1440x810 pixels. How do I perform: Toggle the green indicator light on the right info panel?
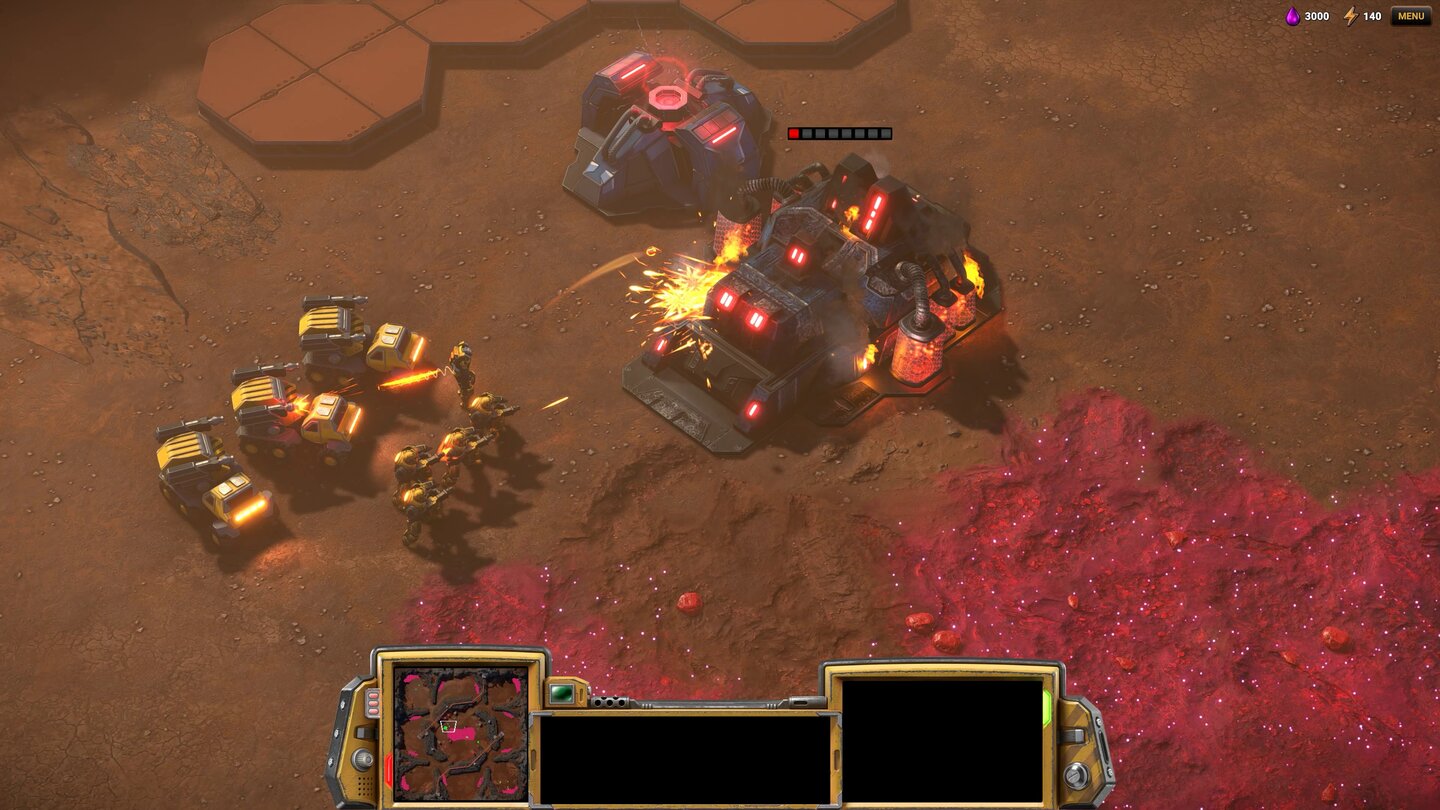point(1046,707)
